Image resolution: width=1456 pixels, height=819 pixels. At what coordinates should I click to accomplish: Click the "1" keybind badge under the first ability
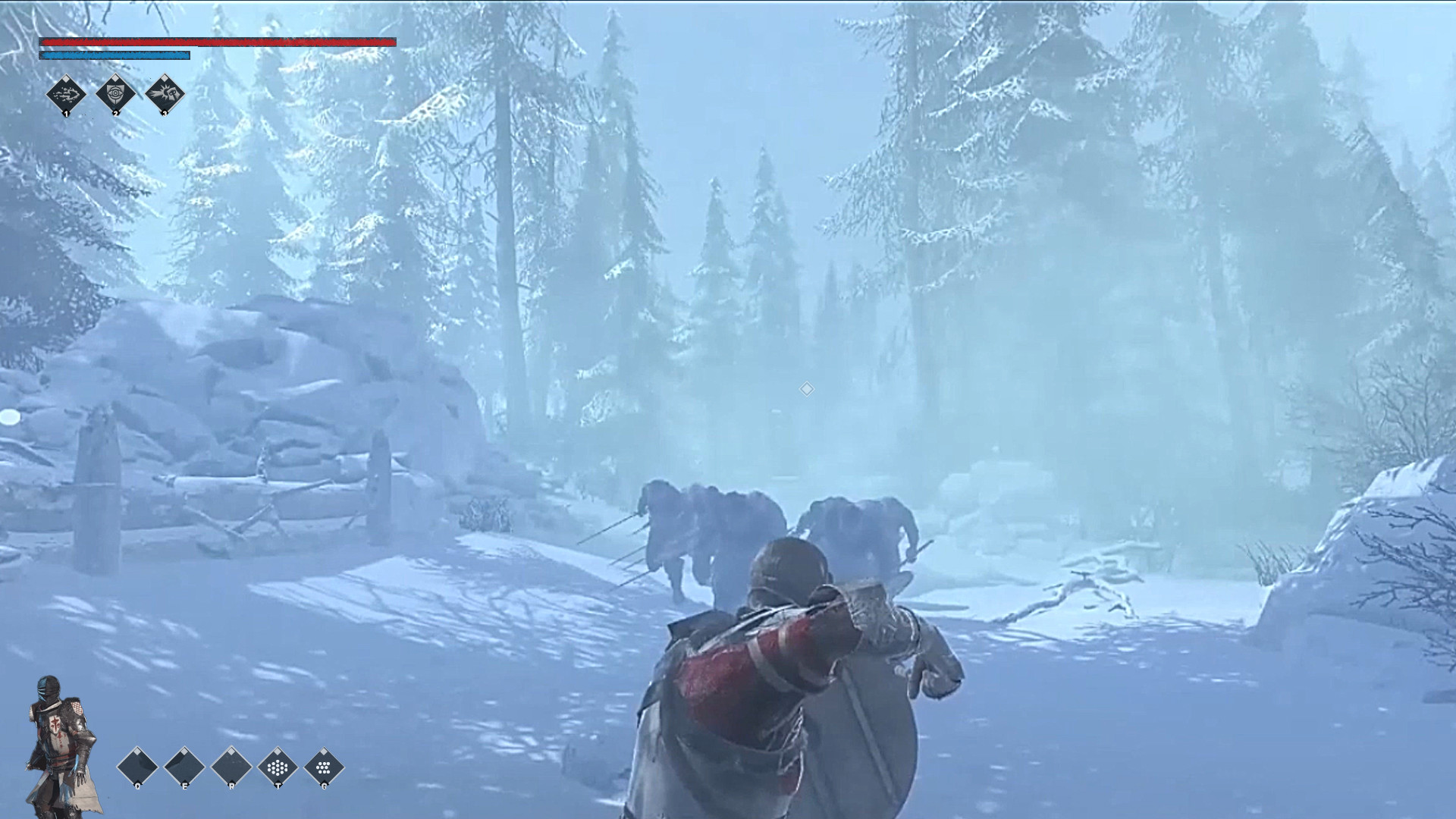pyautogui.click(x=67, y=115)
